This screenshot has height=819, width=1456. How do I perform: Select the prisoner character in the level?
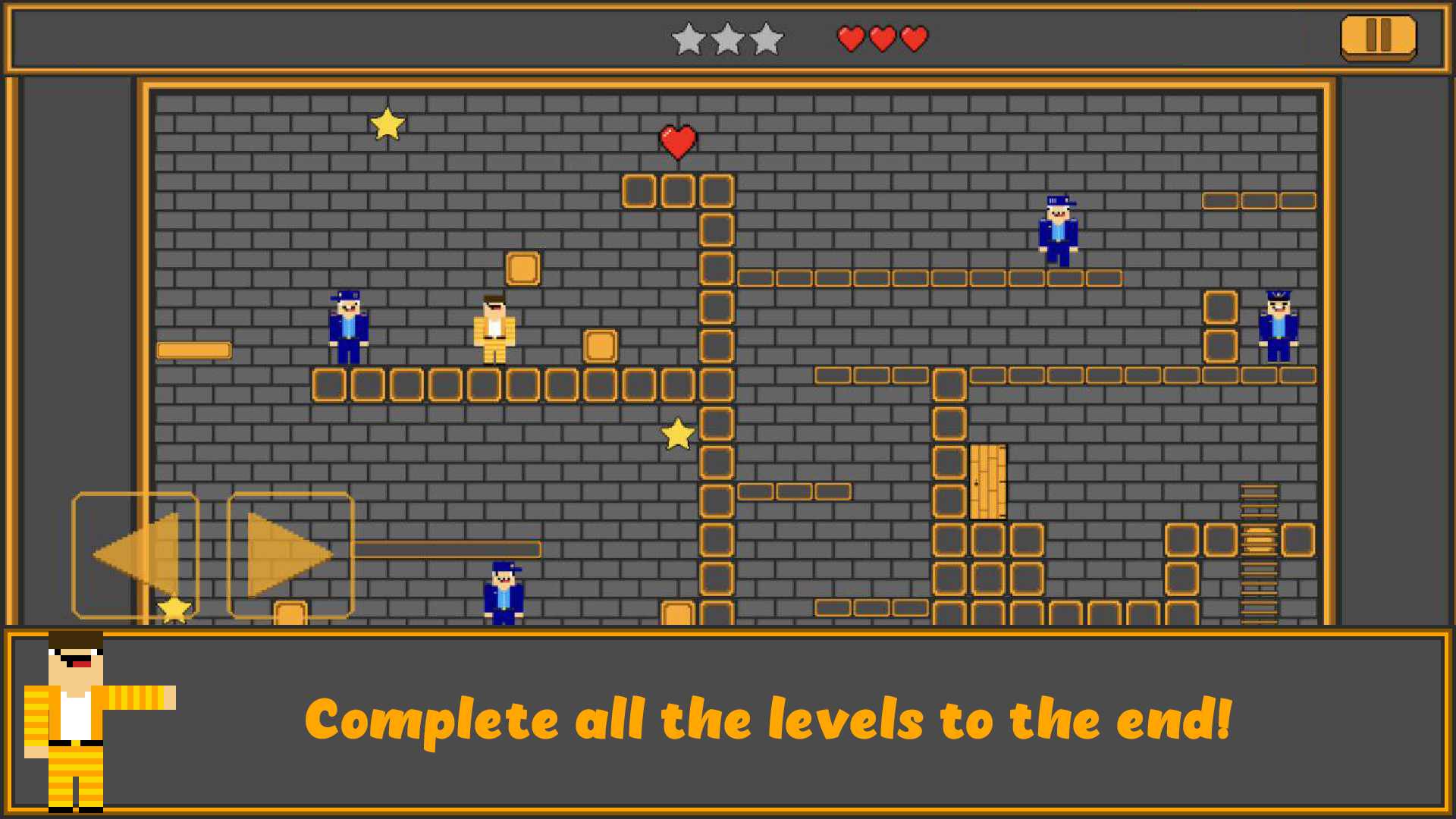496,326
